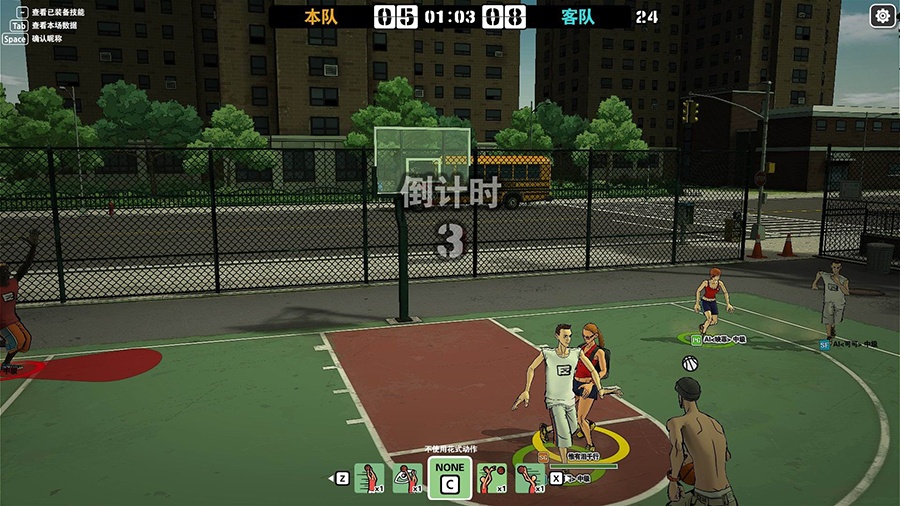The height and width of the screenshot is (506, 900).
Task: Choose the freestyle move beside the X key
Action: tap(529, 479)
